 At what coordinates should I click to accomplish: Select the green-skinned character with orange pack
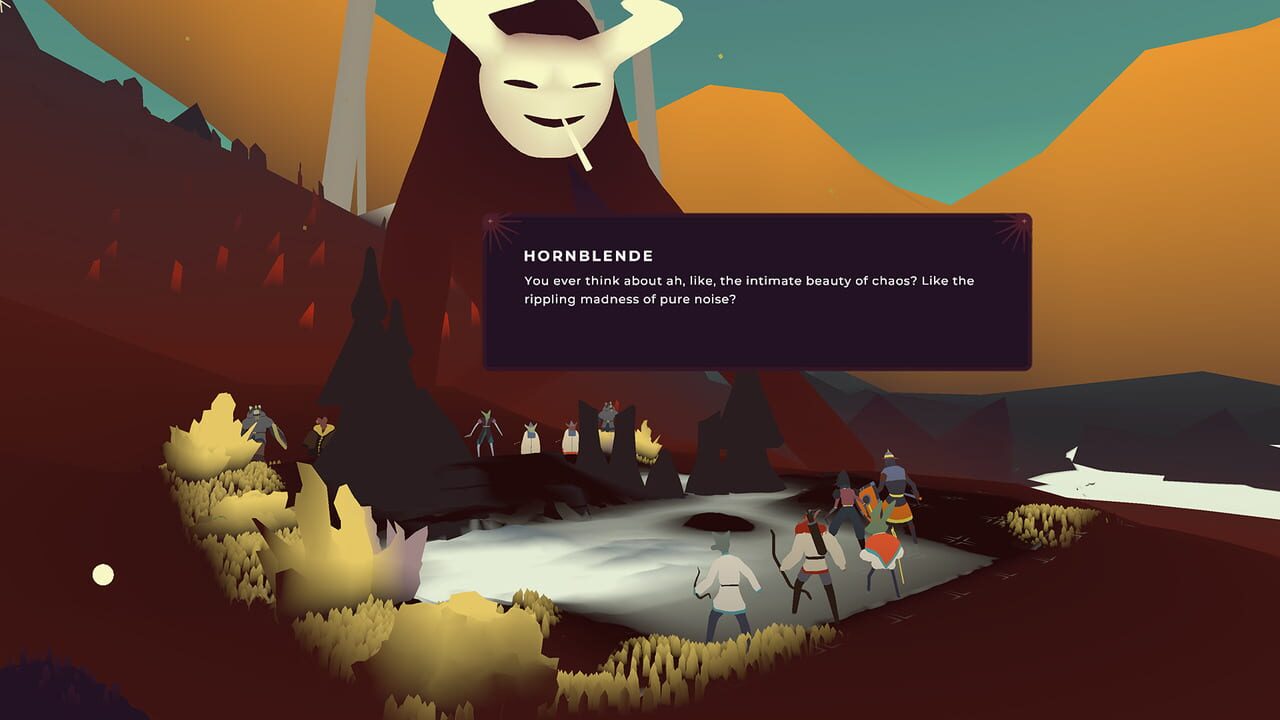[x=880, y=545]
